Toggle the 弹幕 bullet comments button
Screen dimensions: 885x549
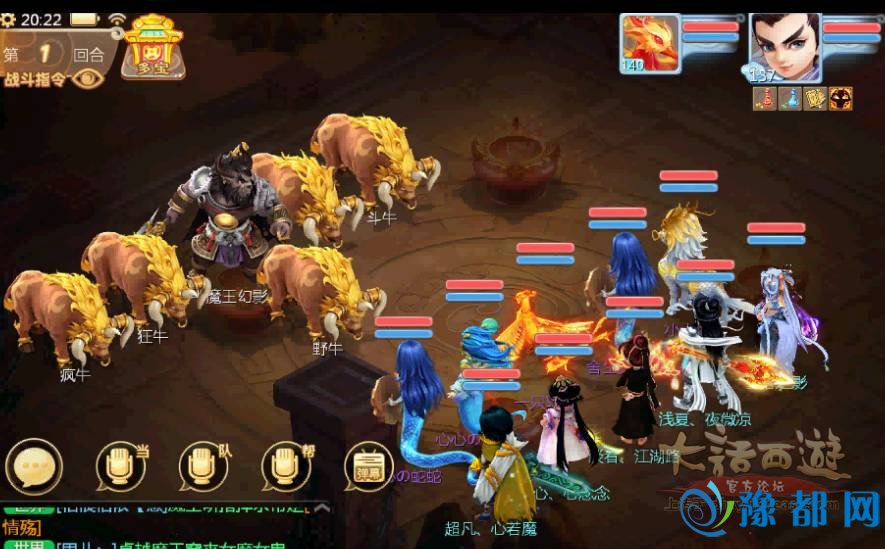tap(364, 466)
